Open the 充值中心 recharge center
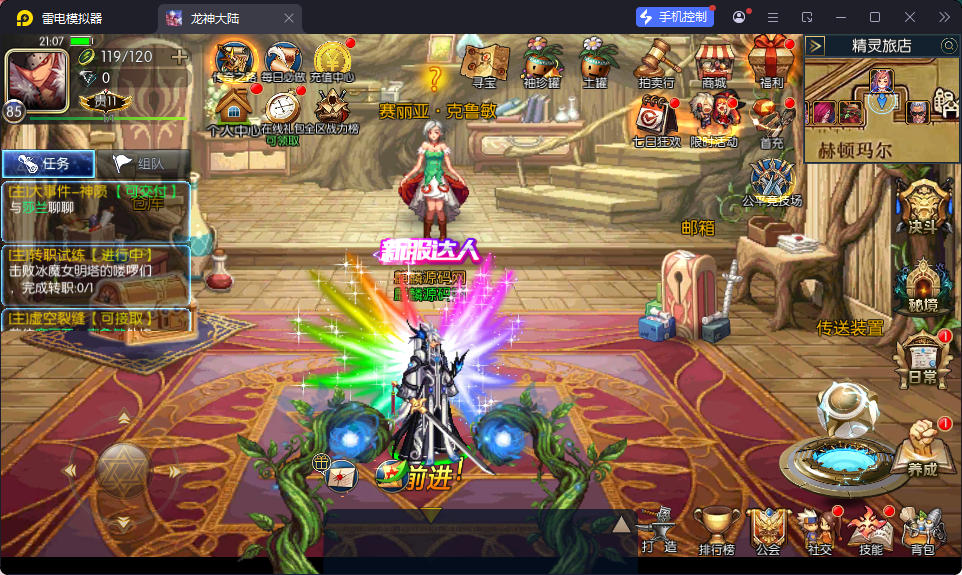Screen dimensions: 962x575 click(x=332, y=59)
